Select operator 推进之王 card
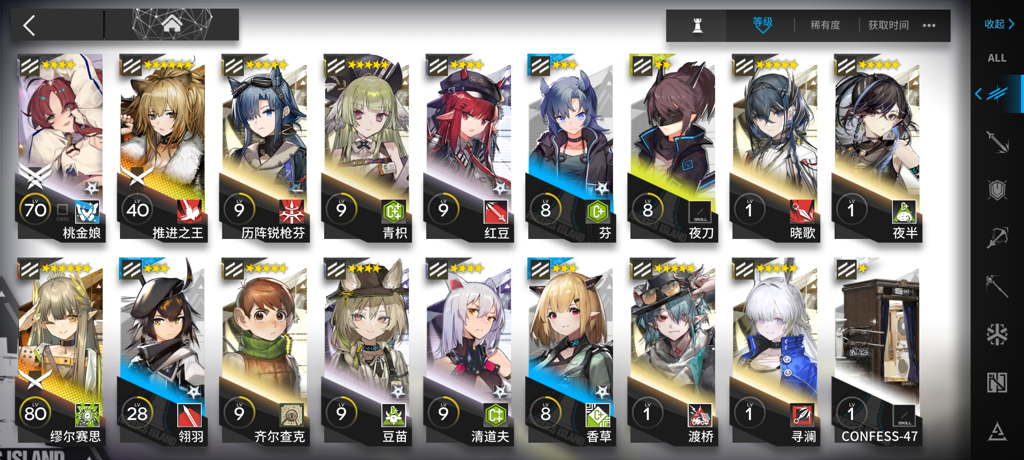The width and height of the screenshot is (1024, 460). (162, 140)
